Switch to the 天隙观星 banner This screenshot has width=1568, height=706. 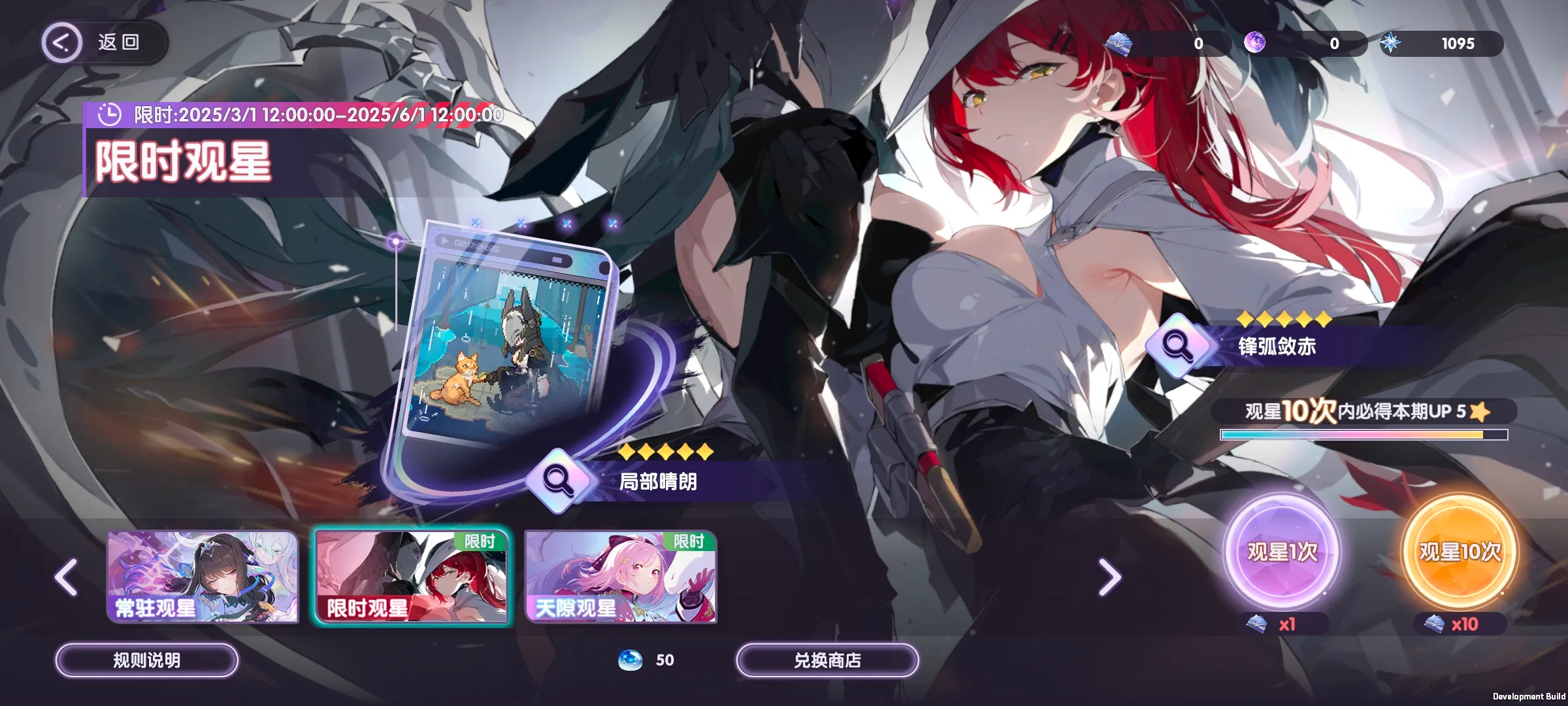tap(621, 577)
